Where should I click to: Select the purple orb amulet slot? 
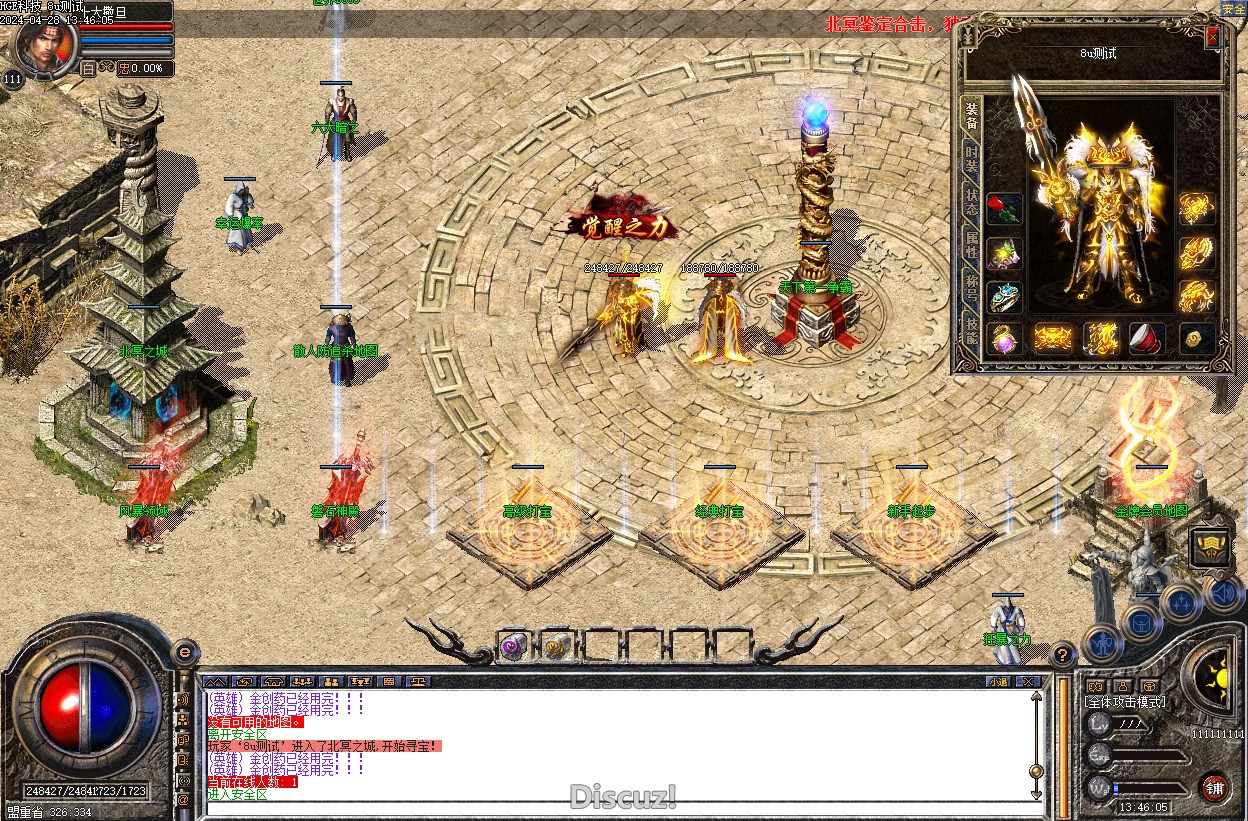(x=1005, y=339)
